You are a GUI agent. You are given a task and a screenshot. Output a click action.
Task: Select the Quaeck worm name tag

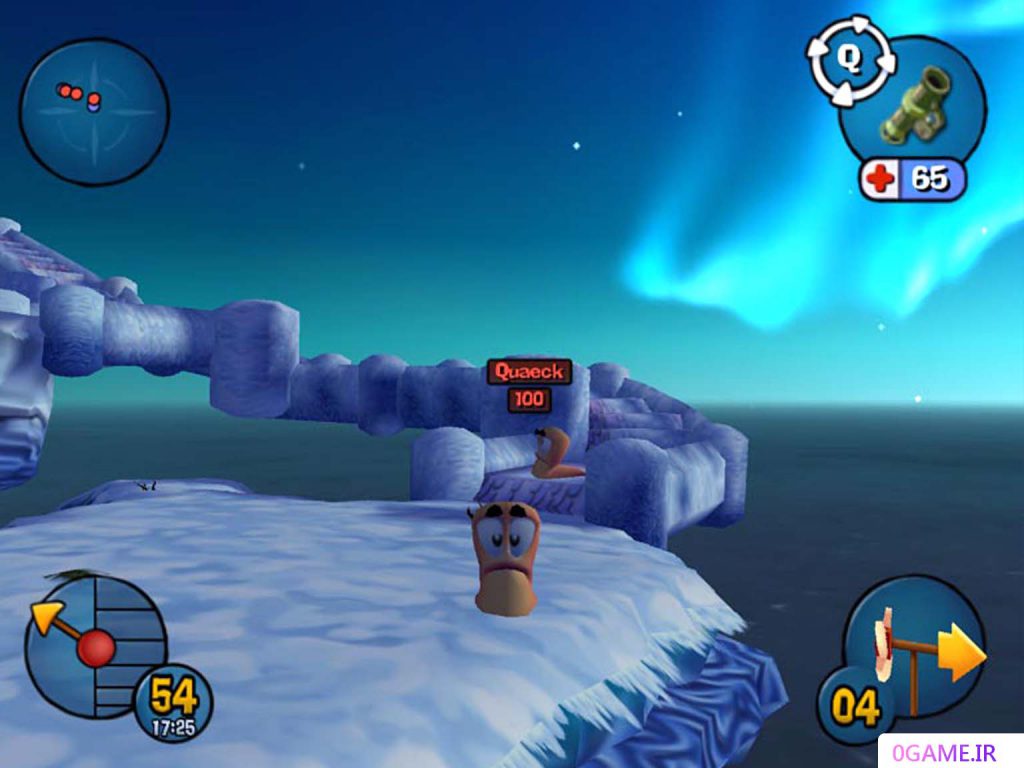pos(529,372)
